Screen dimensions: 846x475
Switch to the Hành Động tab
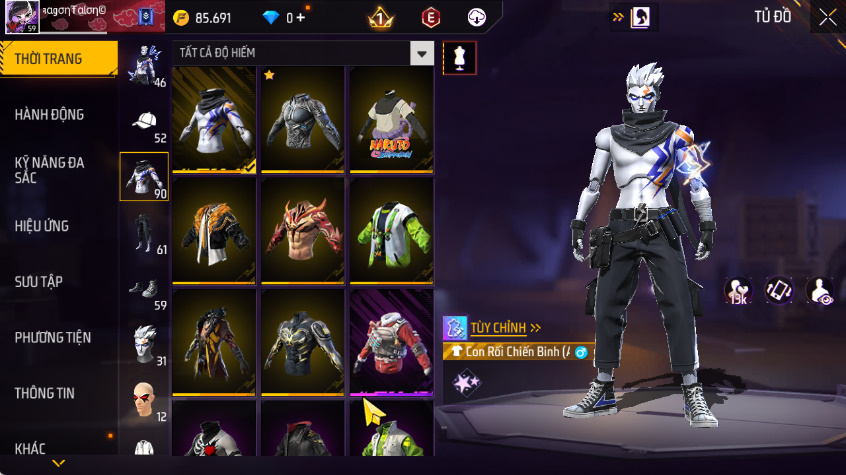pyautogui.click(x=50, y=115)
